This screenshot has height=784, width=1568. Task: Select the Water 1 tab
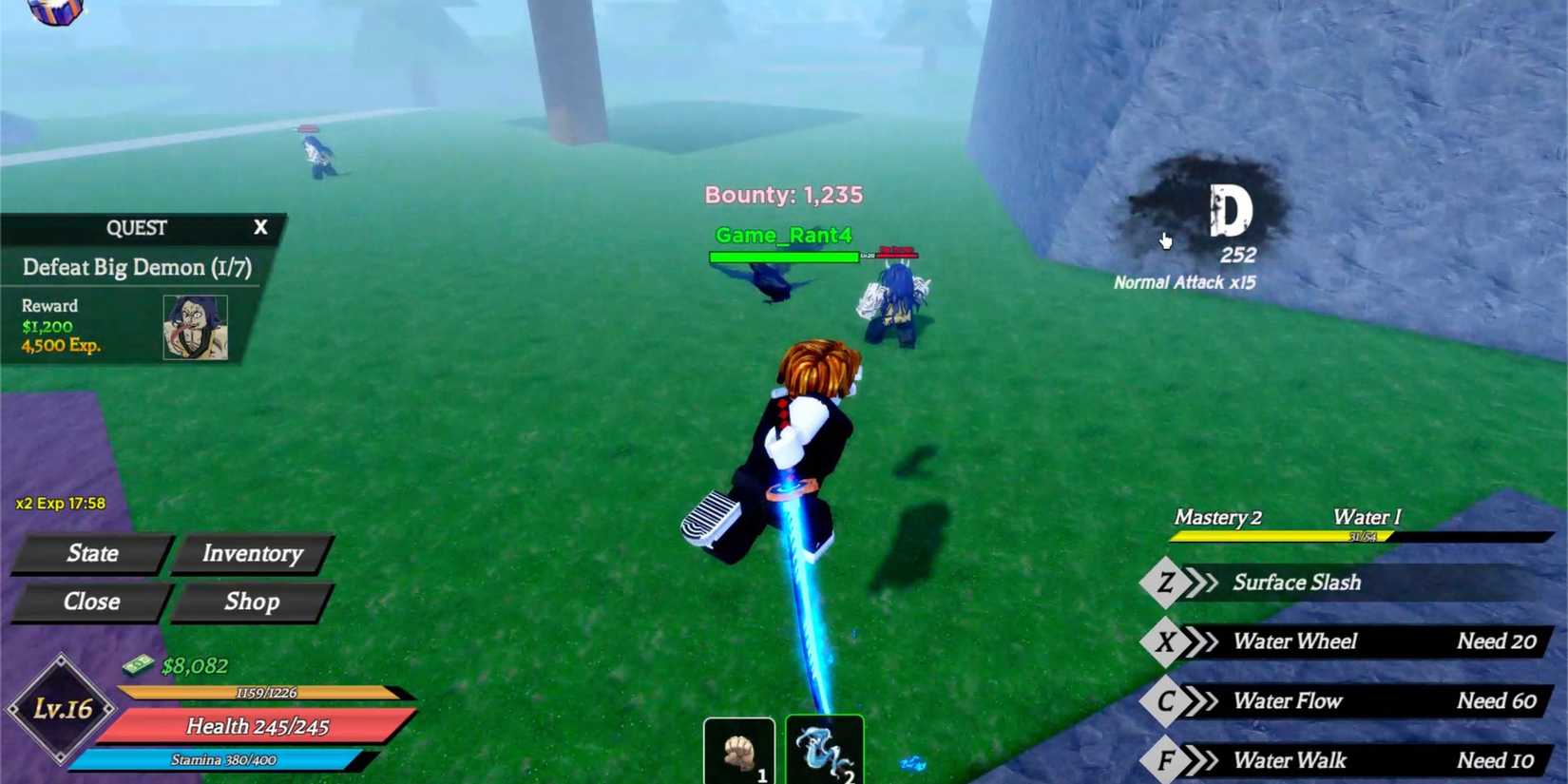click(1366, 517)
